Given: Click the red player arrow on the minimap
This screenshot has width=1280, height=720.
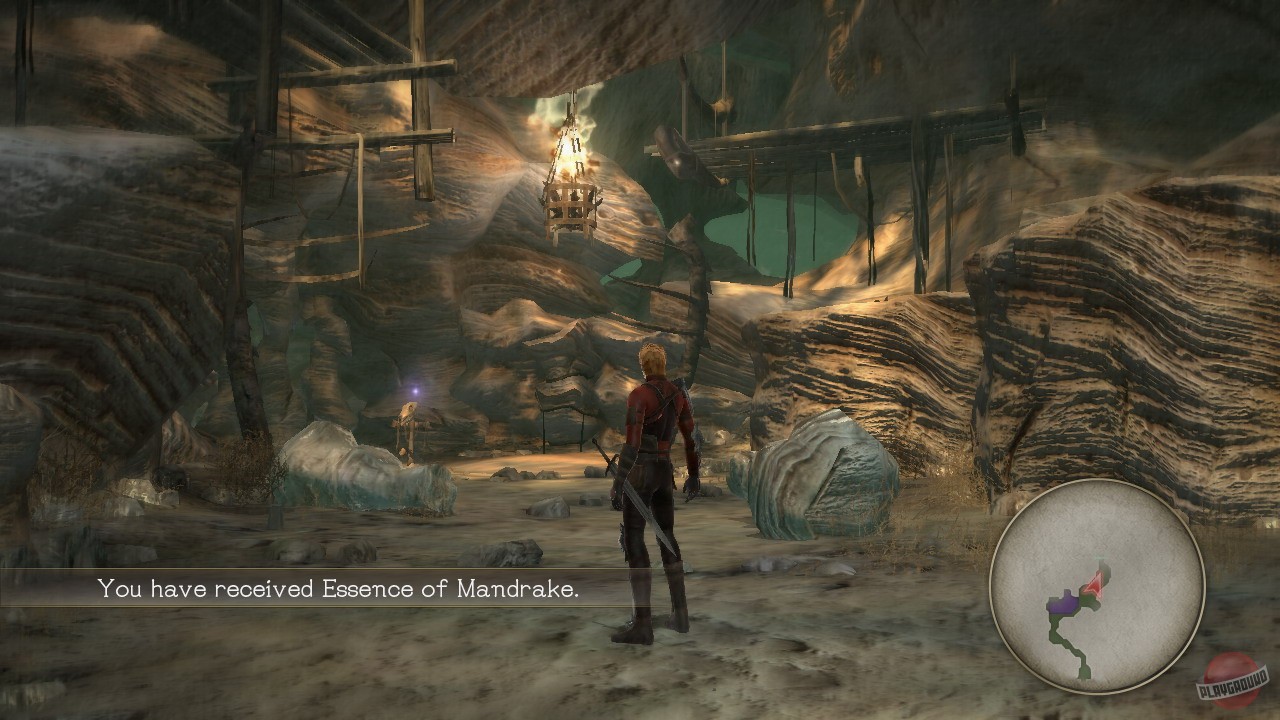Looking at the screenshot, I should 1094,583.
